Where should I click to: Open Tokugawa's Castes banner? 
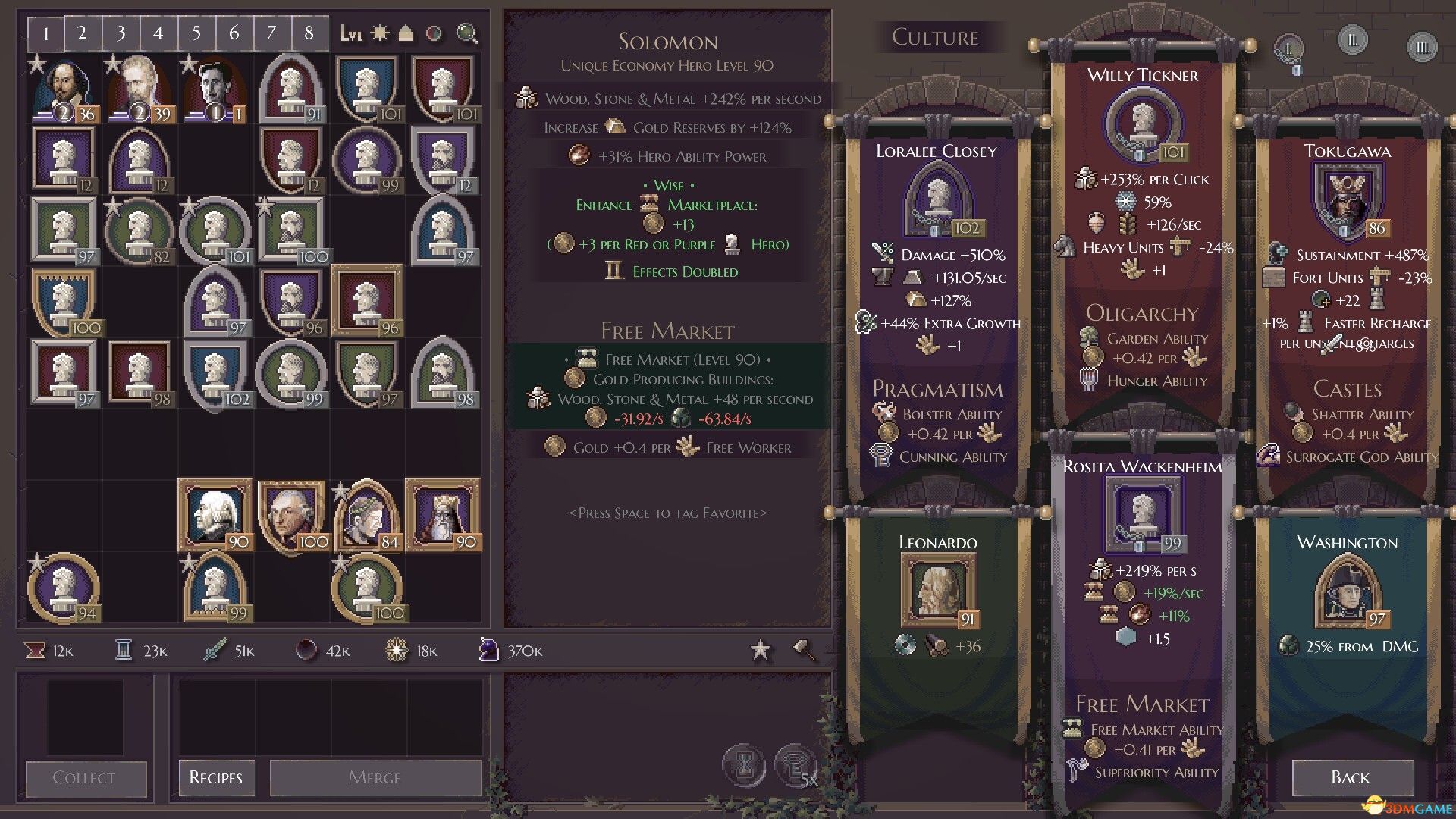1348,303
